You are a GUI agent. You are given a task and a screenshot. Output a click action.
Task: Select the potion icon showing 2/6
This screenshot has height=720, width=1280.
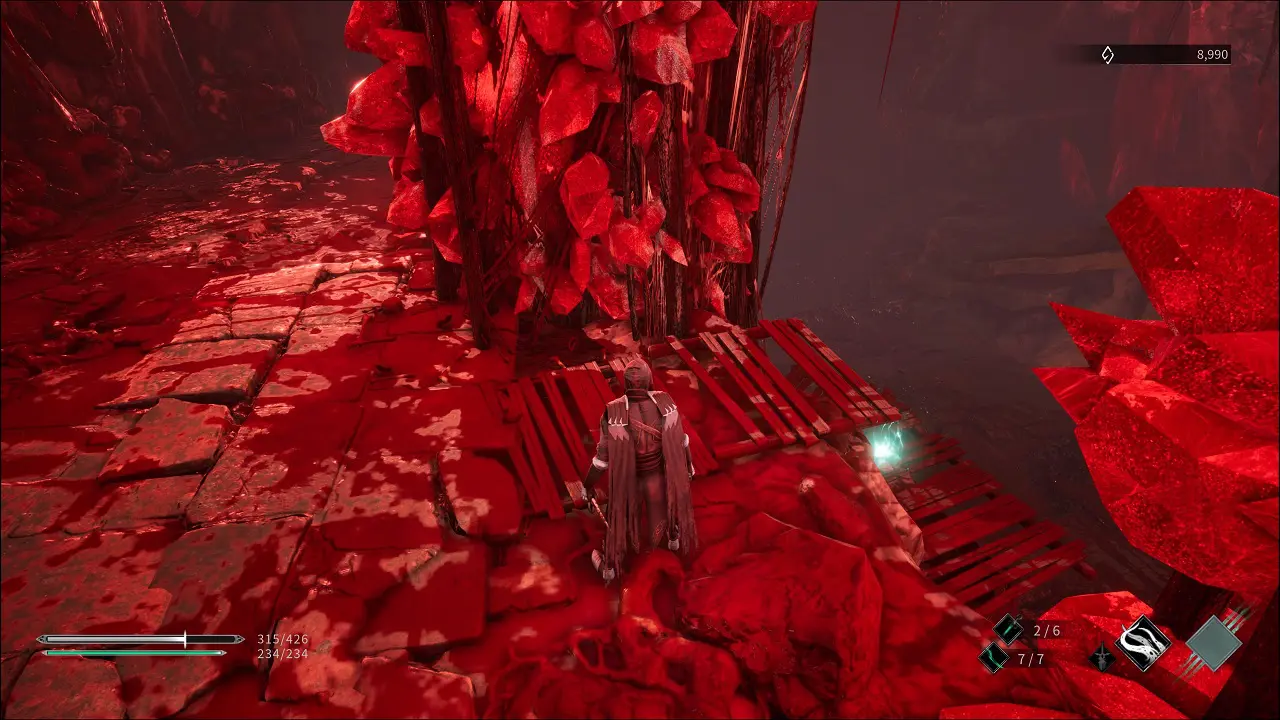(x=1009, y=629)
